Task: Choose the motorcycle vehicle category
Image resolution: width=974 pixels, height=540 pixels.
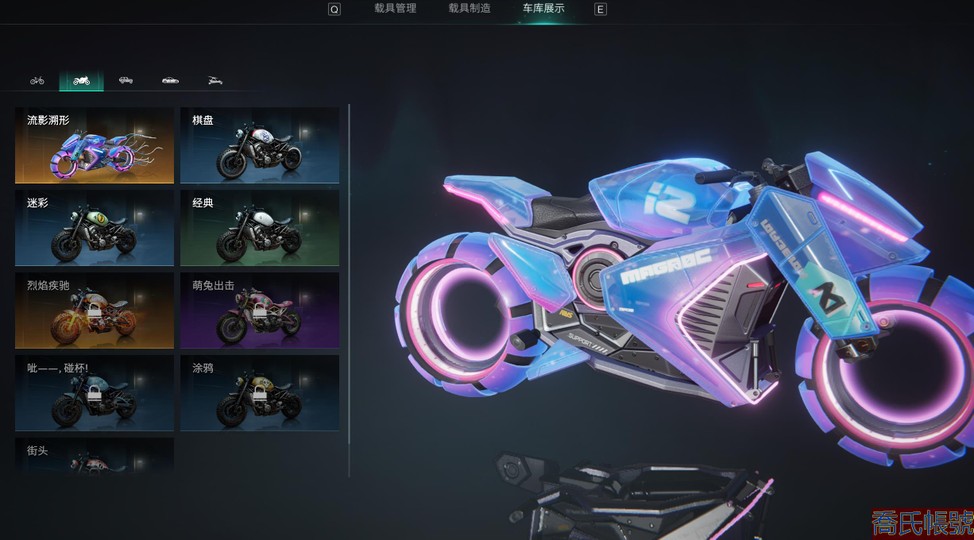Action: [81, 80]
